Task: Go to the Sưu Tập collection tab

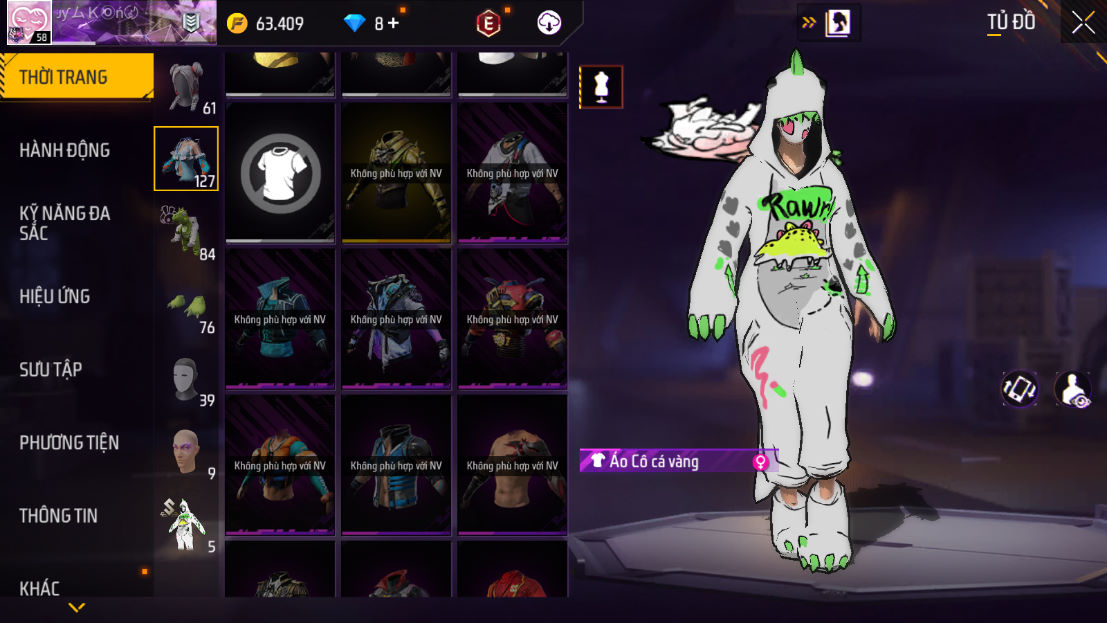Action: point(50,369)
